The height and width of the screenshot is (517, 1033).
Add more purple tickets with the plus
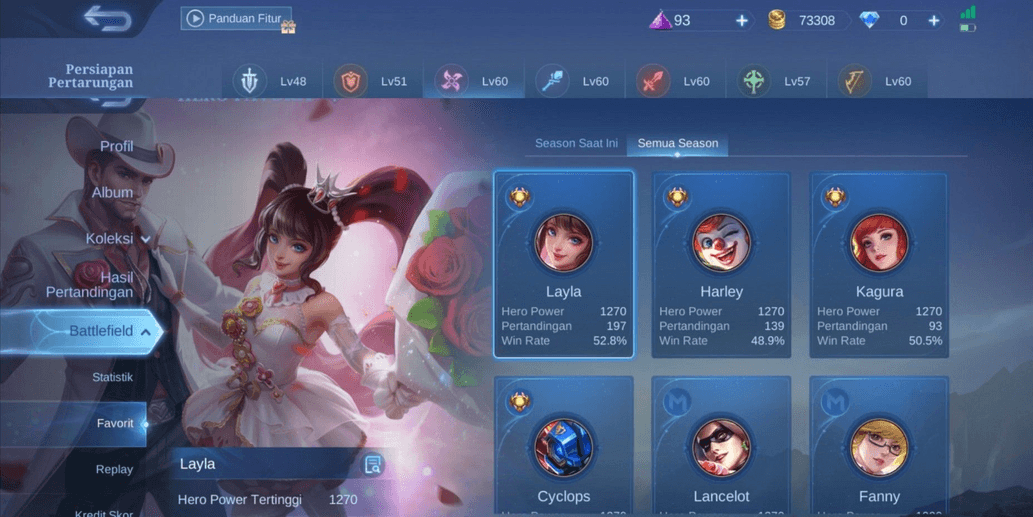click(x=741, y=20)
